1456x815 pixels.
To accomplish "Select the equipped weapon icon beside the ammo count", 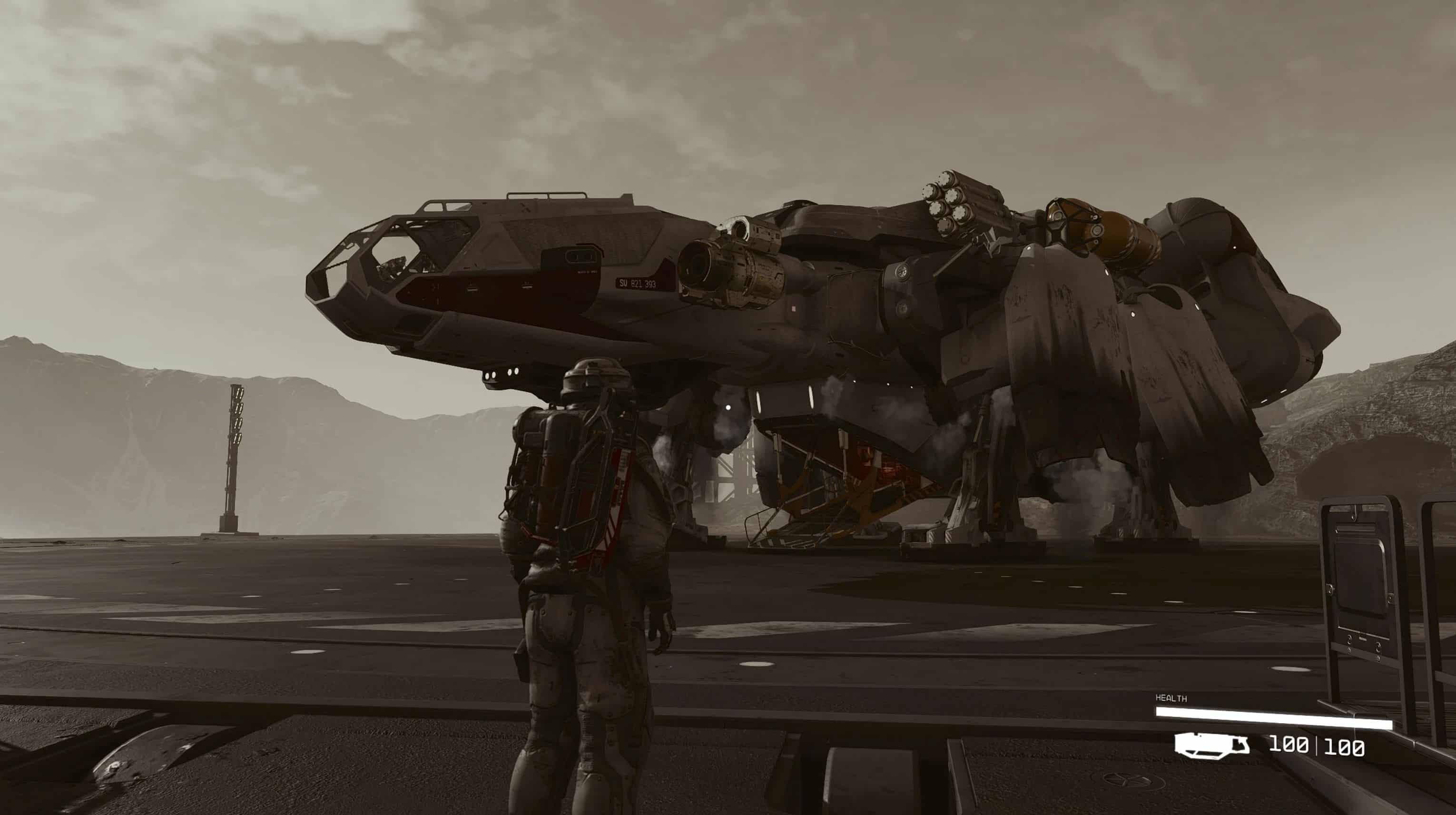I will pos(1211,745).
